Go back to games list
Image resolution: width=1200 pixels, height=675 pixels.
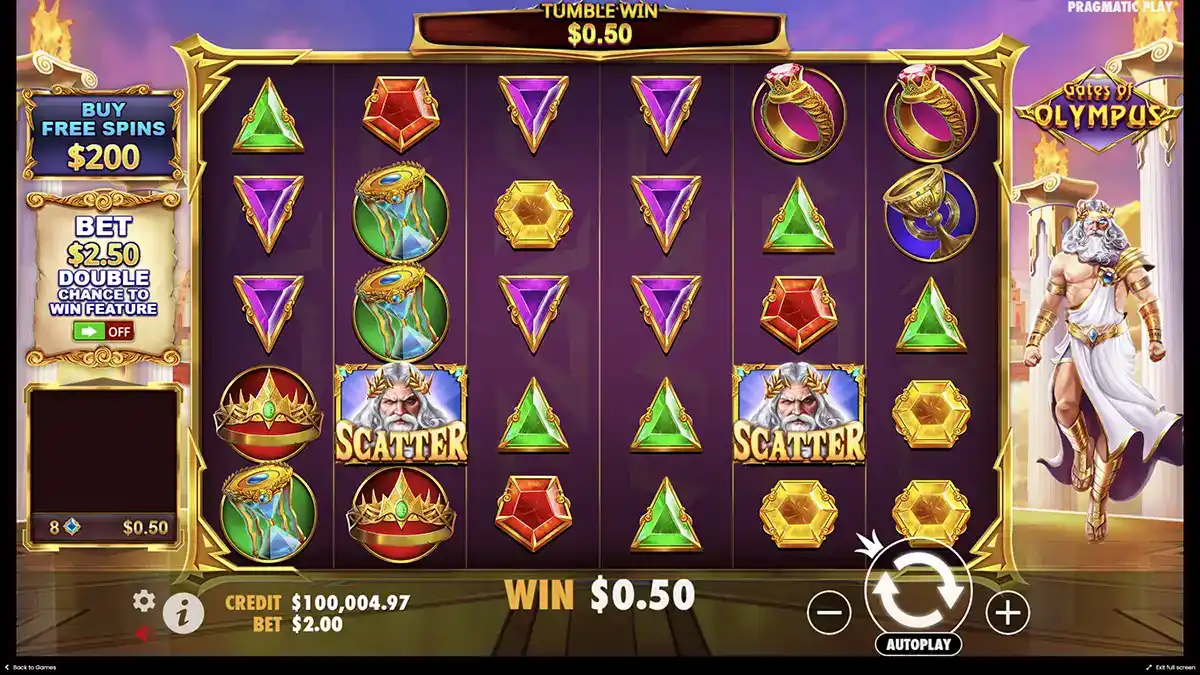click(x=32, y=667)
